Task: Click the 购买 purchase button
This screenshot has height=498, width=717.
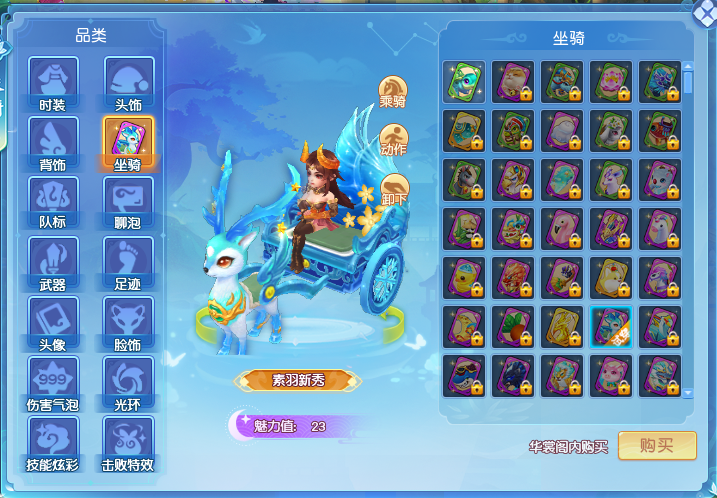Action: [657, 446]
